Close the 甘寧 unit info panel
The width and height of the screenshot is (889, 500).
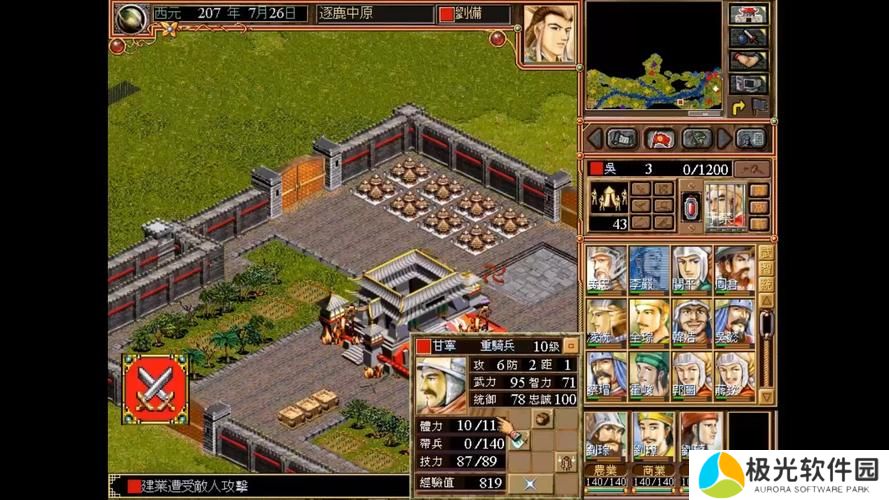(x=571, y=345)
